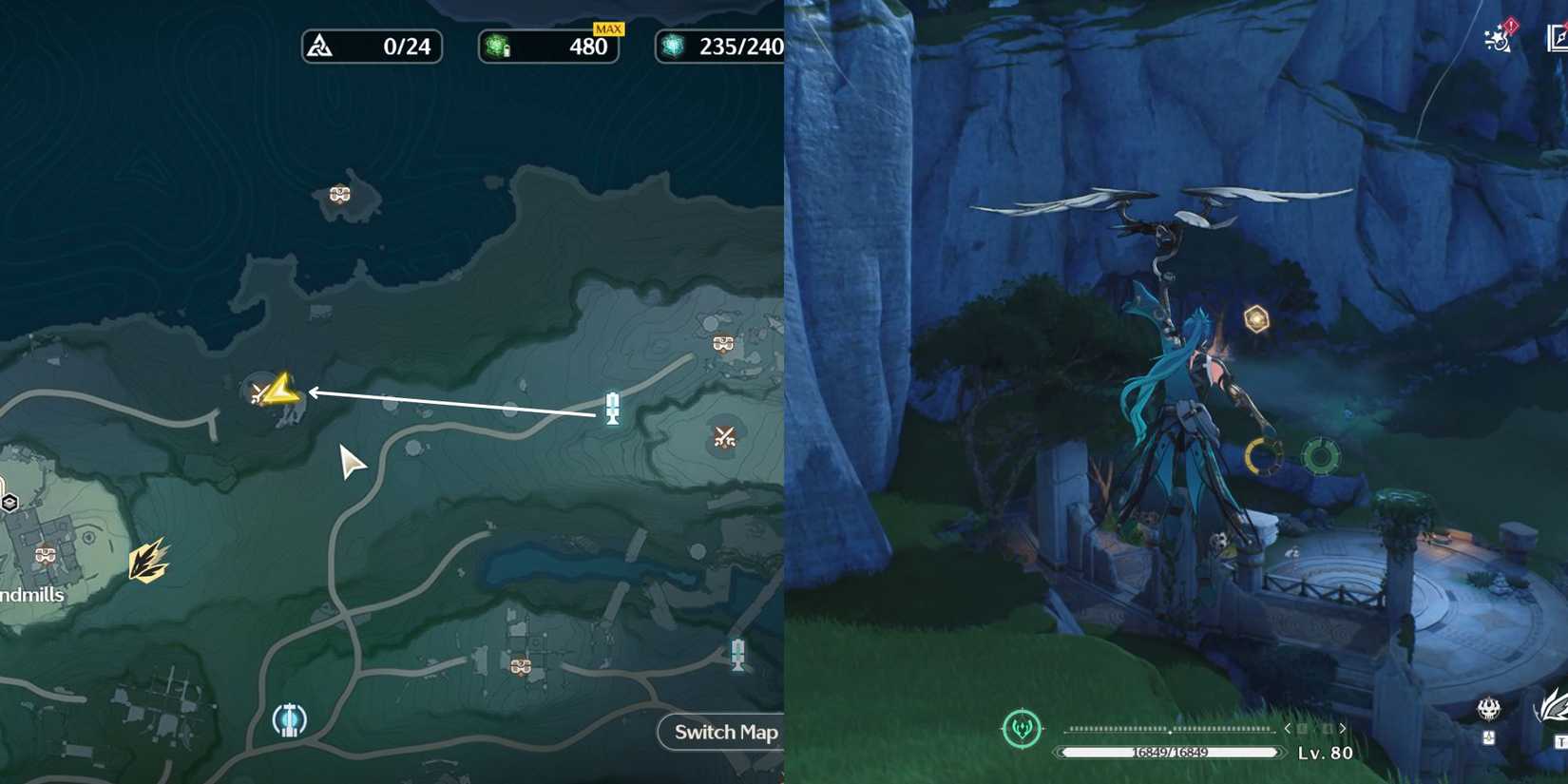The image size is (1568, 784).
Task: Click the left chevron in the character switcher
Action: pos(1289,728)
